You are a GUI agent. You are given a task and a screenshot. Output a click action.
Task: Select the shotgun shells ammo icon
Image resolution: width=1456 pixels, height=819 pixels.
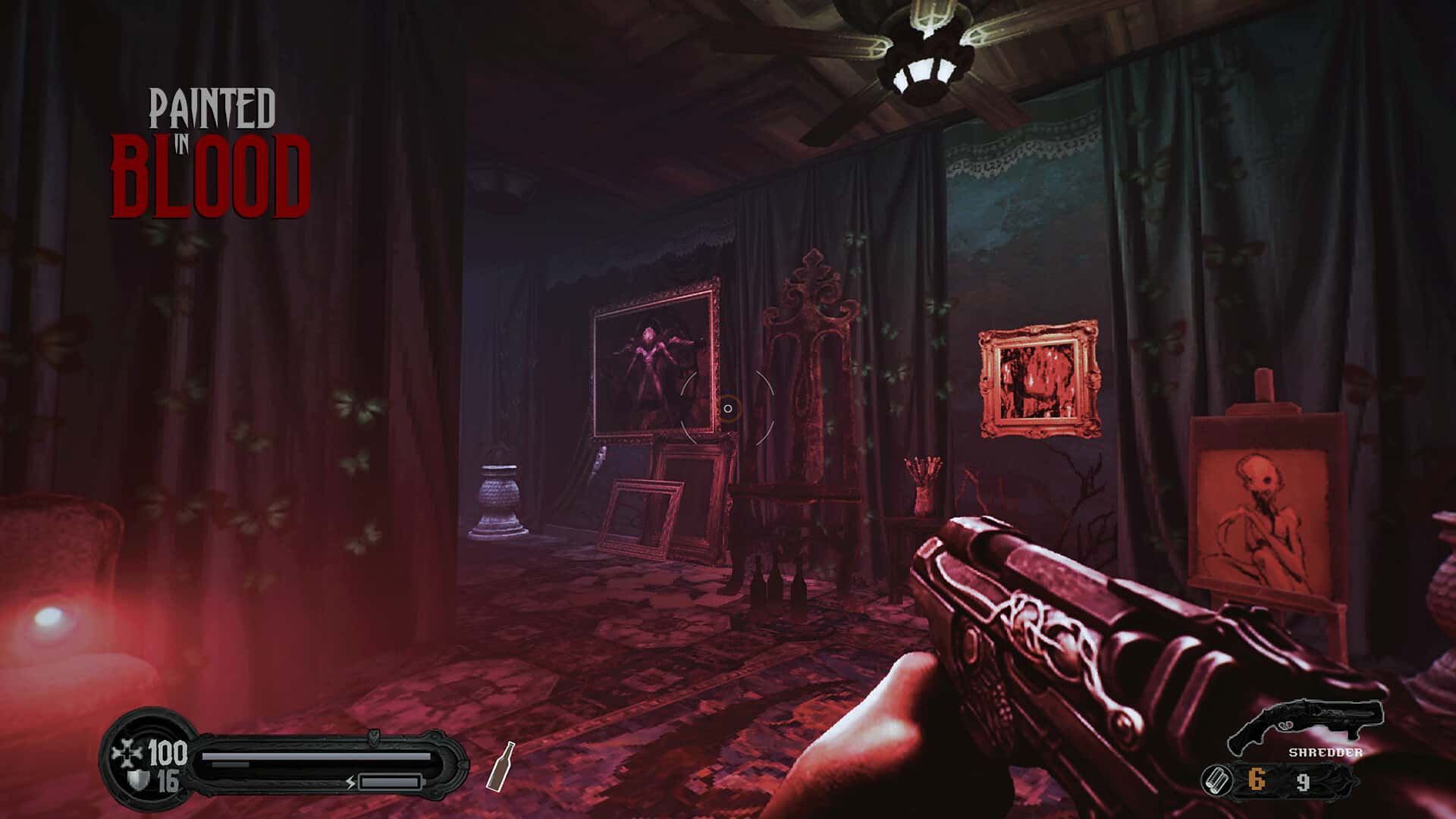tap(1216, 780)
